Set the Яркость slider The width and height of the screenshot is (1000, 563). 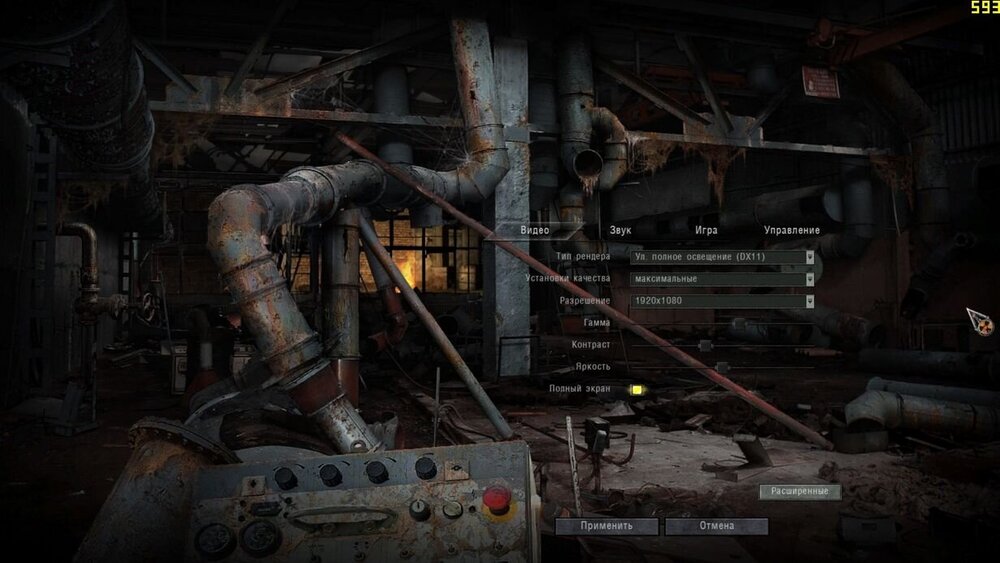pyautogui.click(x=720, y=367)
